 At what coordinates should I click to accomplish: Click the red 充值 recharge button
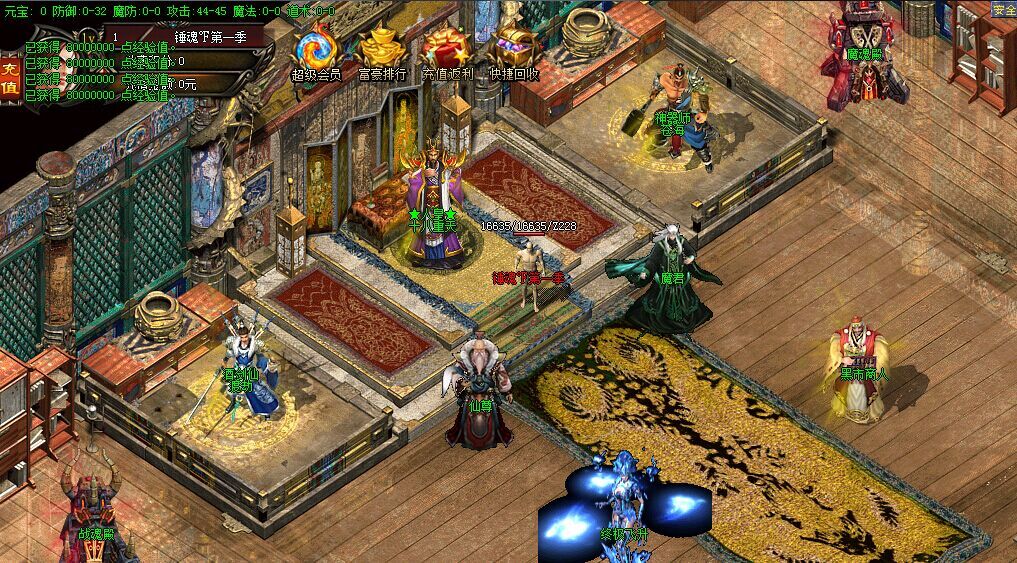coord(10,78)
